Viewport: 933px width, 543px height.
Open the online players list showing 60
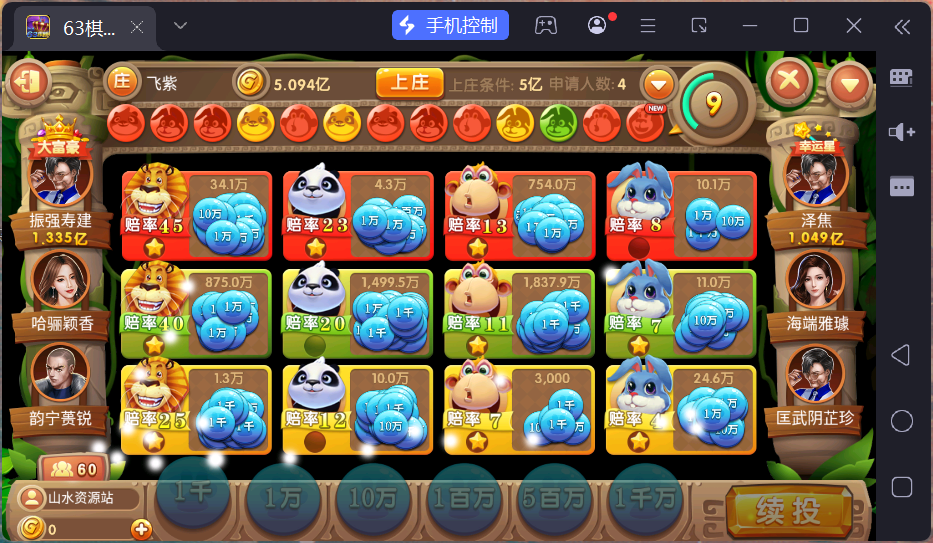73,469
